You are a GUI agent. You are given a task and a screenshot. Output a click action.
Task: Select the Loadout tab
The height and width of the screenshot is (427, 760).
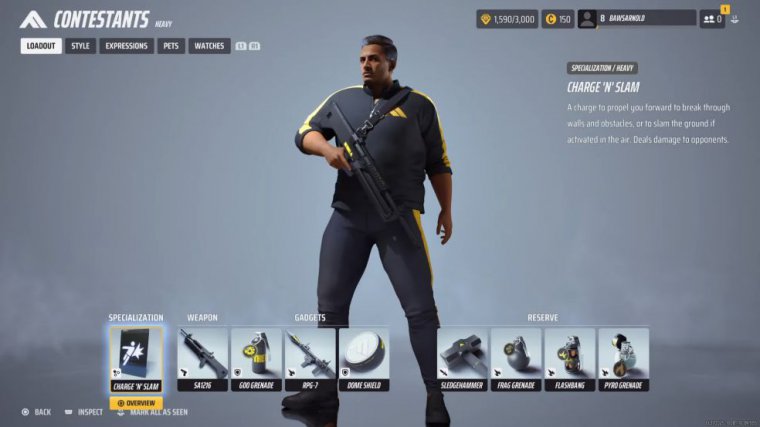(x=41, y=46)
